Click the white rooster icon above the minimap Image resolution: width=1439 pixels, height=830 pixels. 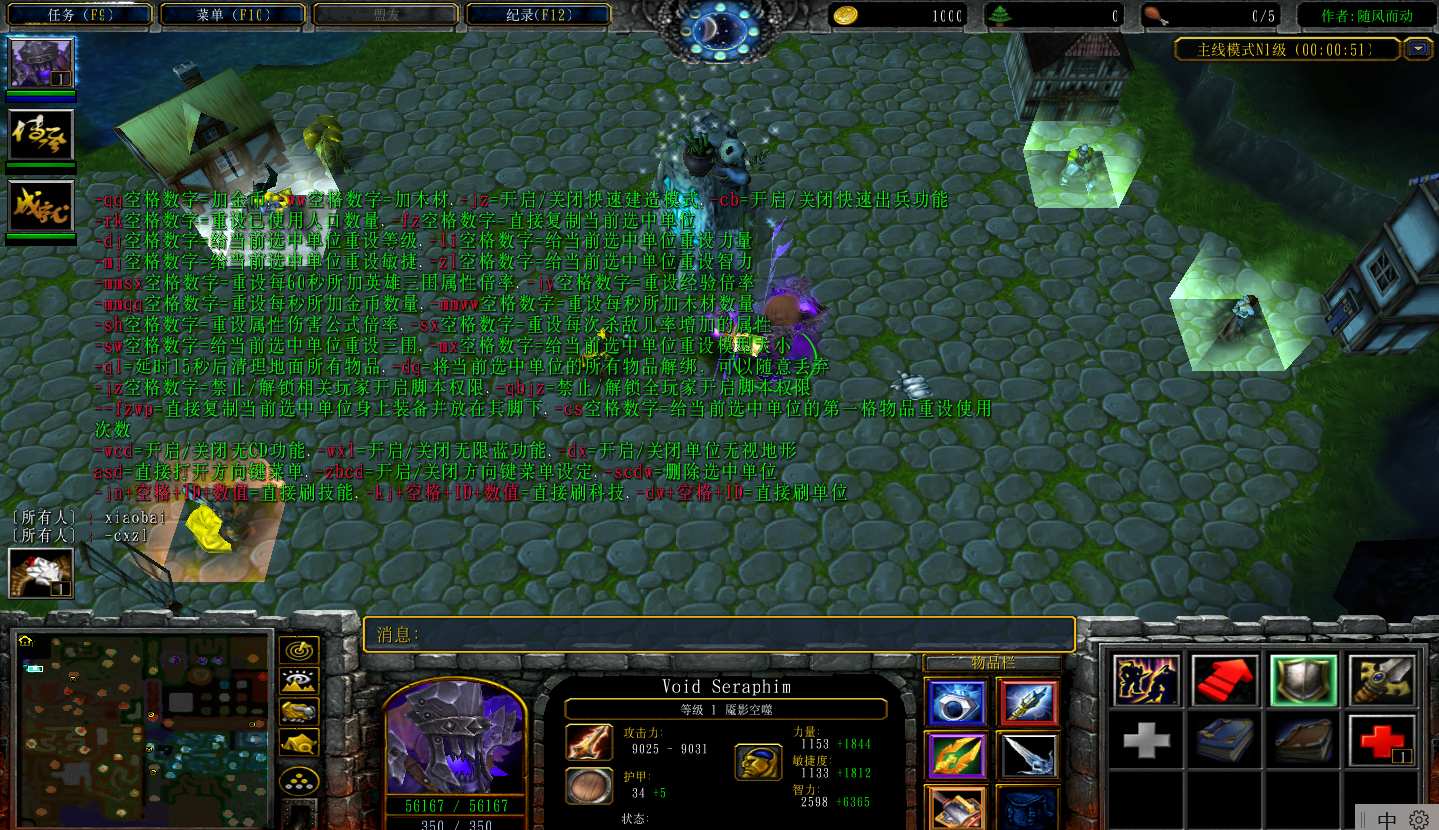pos(41,573)
